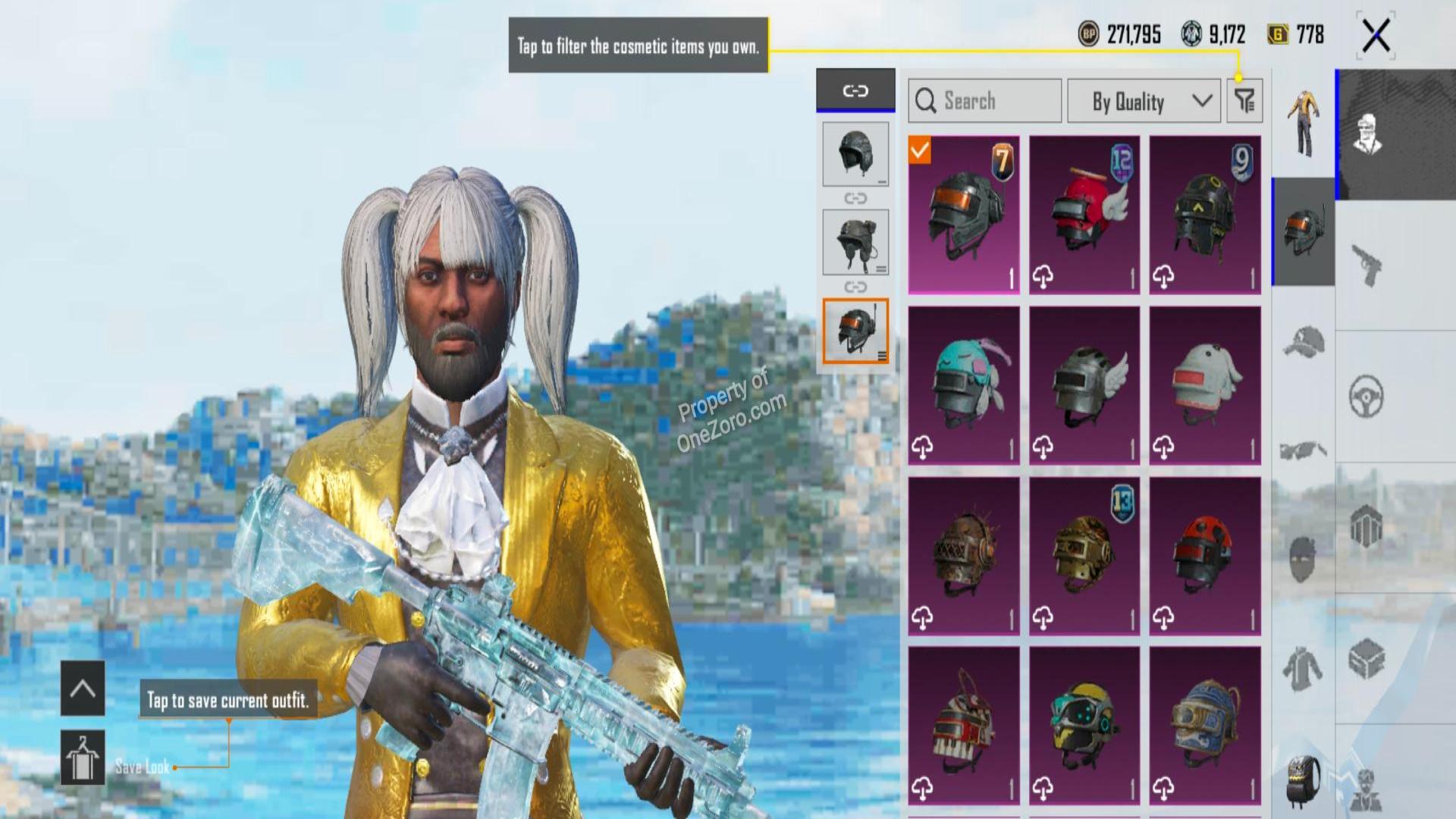
Task: Open the steering wheel vehicle category
Action: click(x=1367, y=396)
